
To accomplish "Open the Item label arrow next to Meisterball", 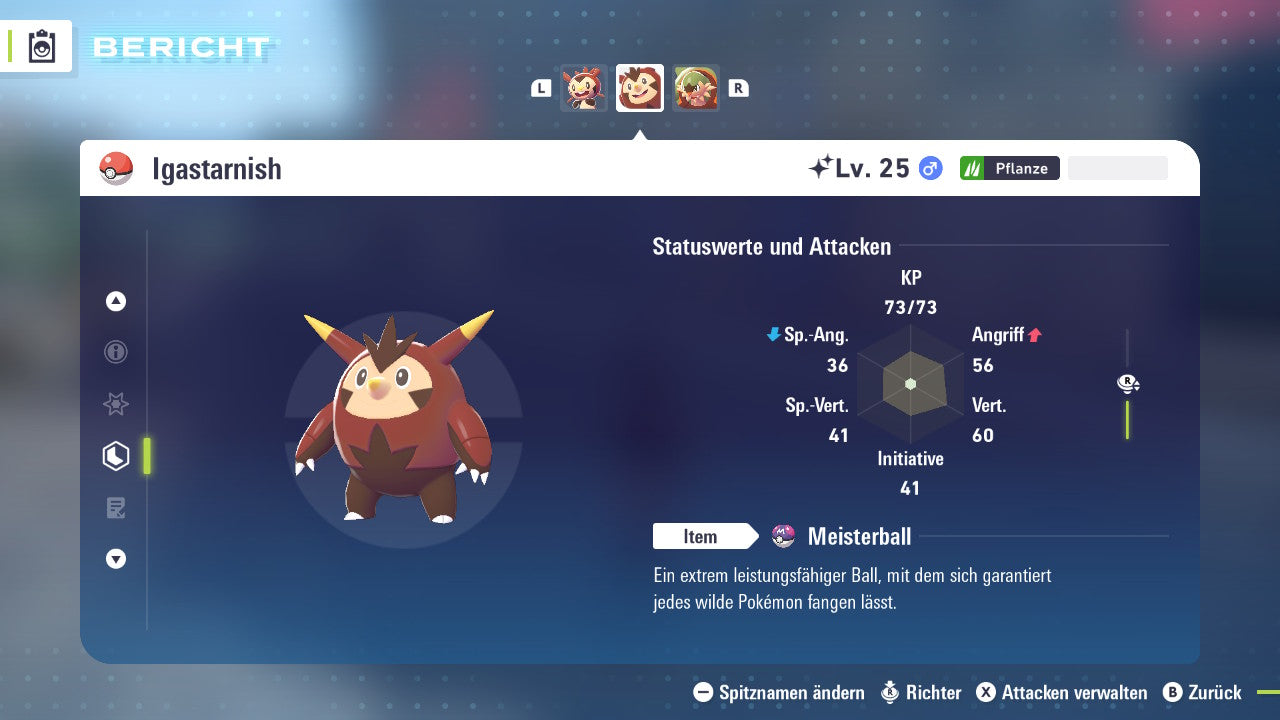I will pyautogui.click(x=706, y=536).
